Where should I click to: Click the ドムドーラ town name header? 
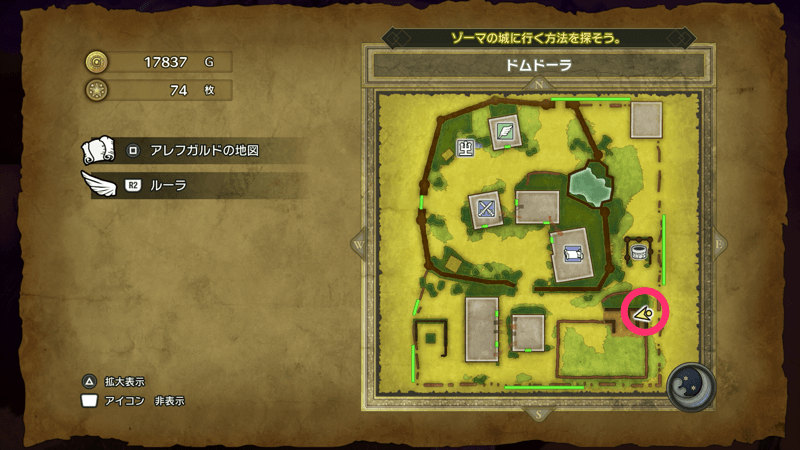point(539,66)
